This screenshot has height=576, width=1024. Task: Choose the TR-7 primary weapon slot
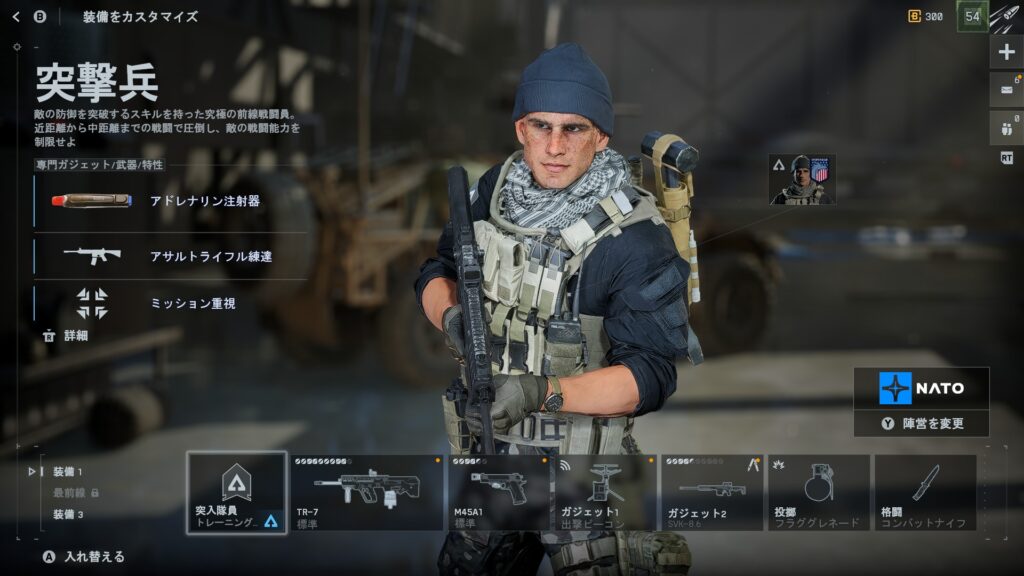tap(366, 492)
